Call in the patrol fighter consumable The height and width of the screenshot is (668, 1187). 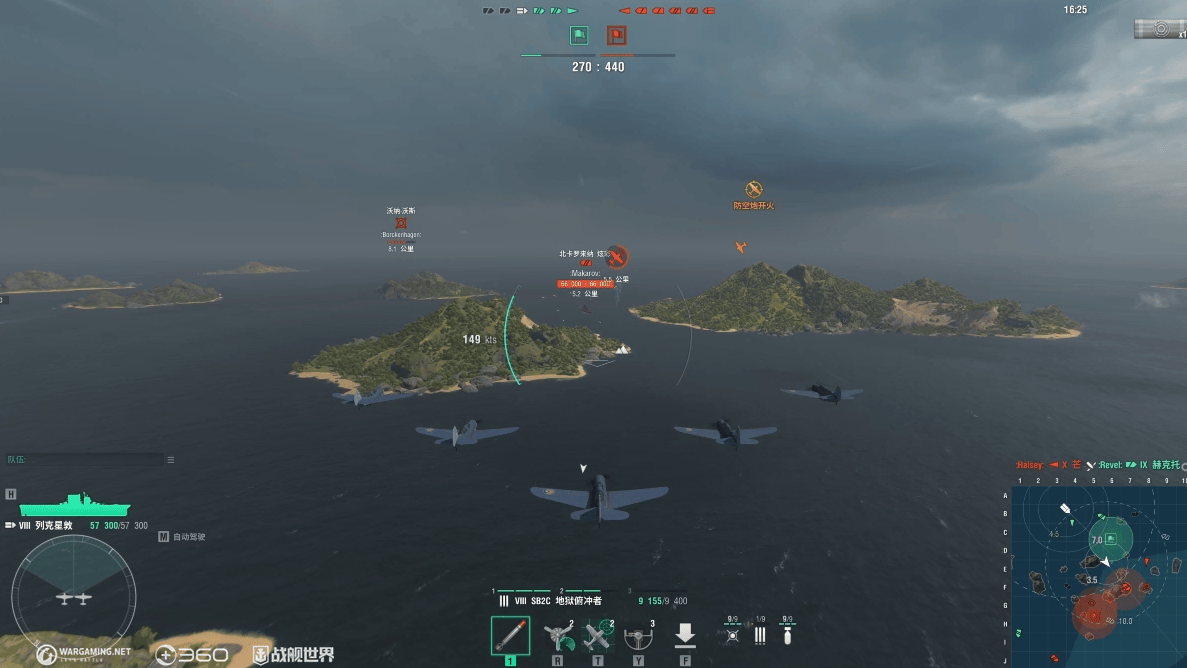(x=597, y=635)
